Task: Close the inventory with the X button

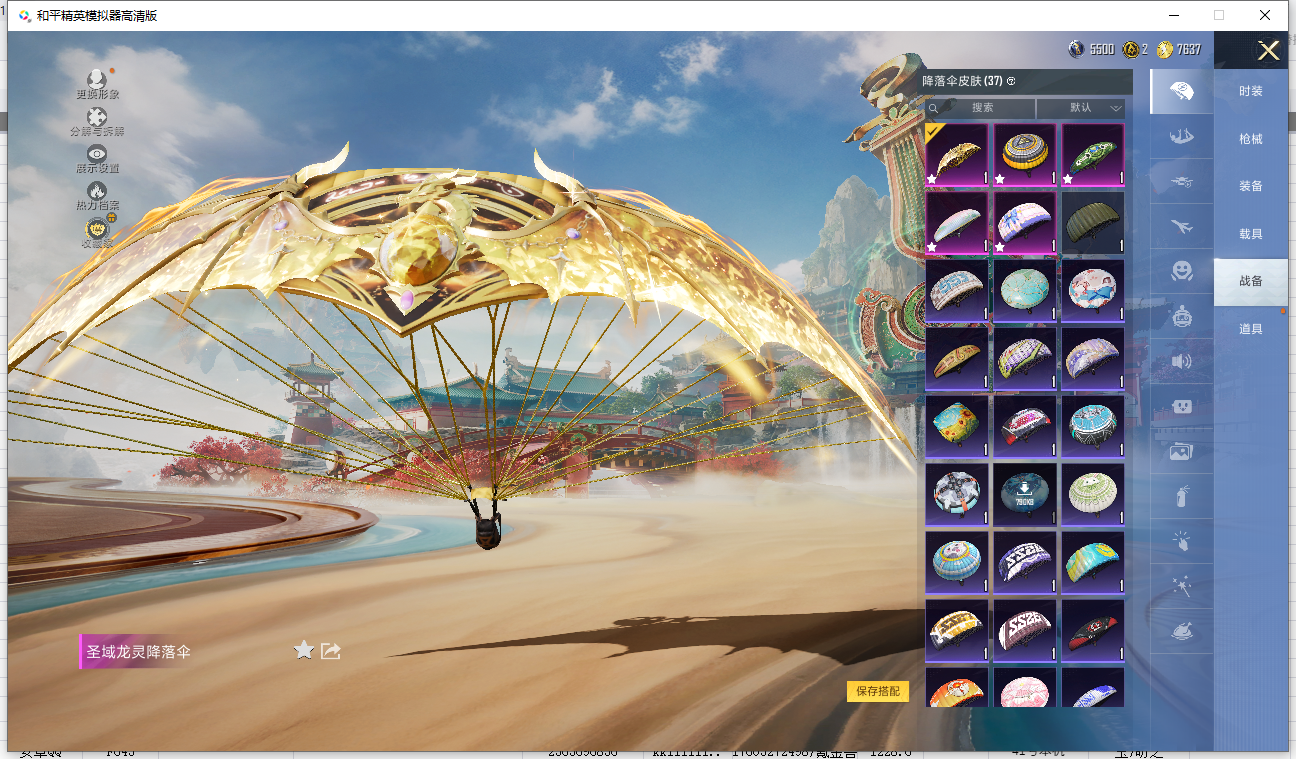Action: click(x=1268, y=51)
